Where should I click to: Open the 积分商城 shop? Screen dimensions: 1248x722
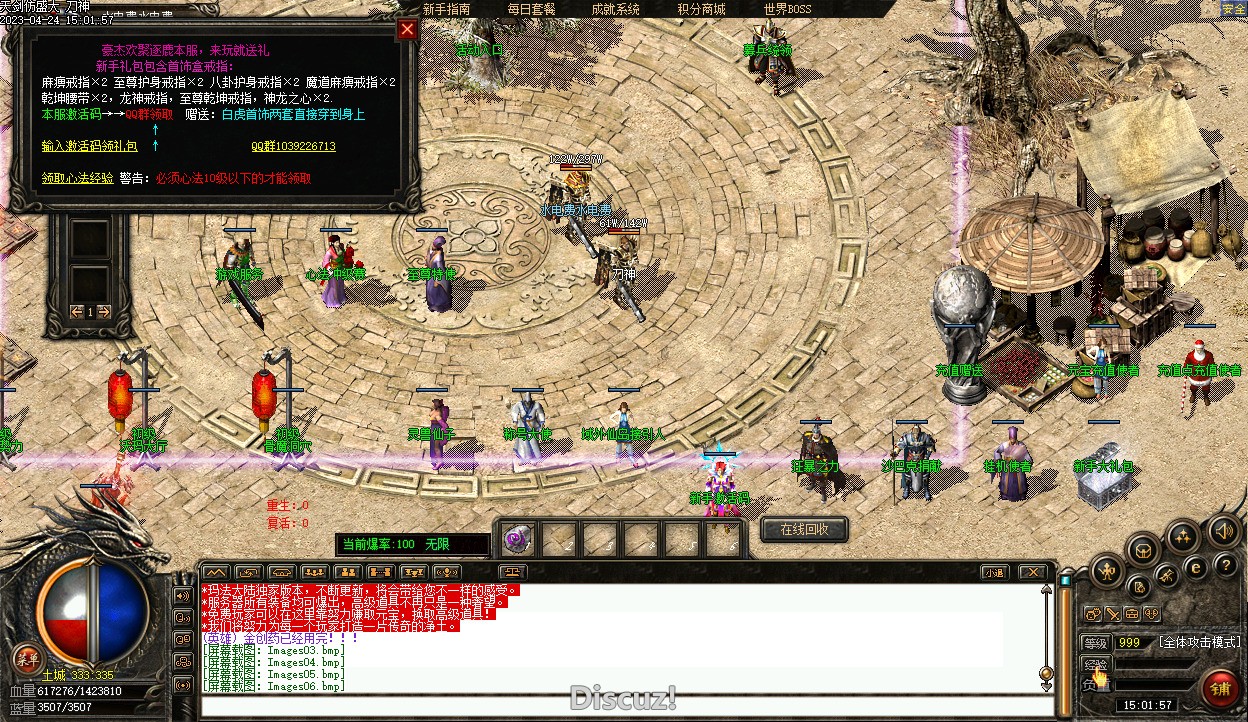[701, 9]
